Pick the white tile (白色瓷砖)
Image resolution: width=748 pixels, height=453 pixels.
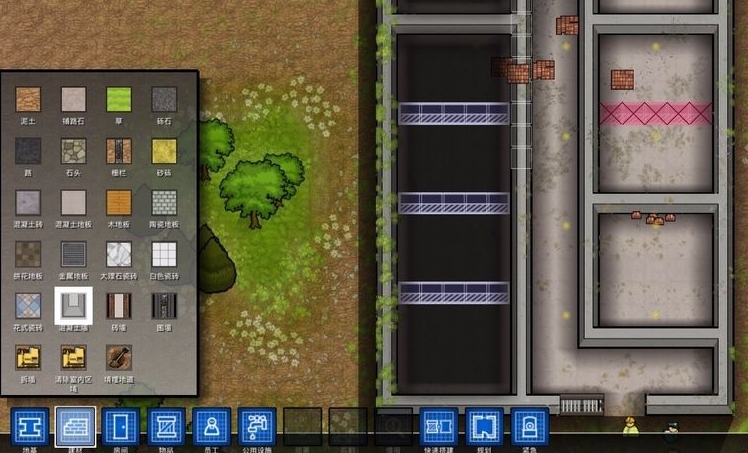[164, 254]
